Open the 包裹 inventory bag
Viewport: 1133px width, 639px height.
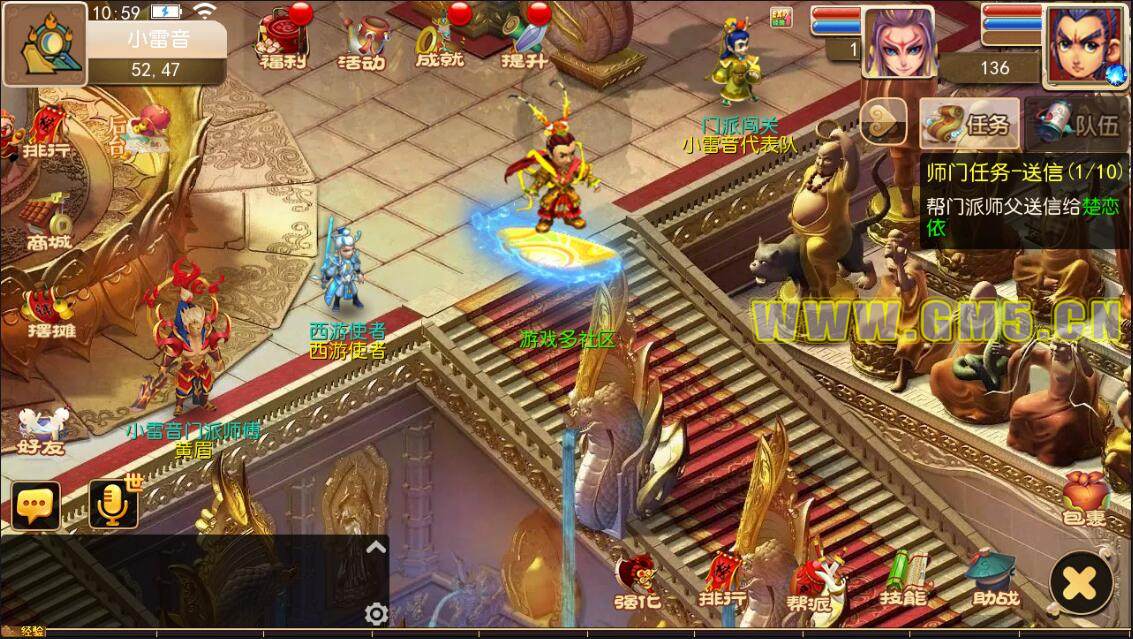(x=1084, y=499)
